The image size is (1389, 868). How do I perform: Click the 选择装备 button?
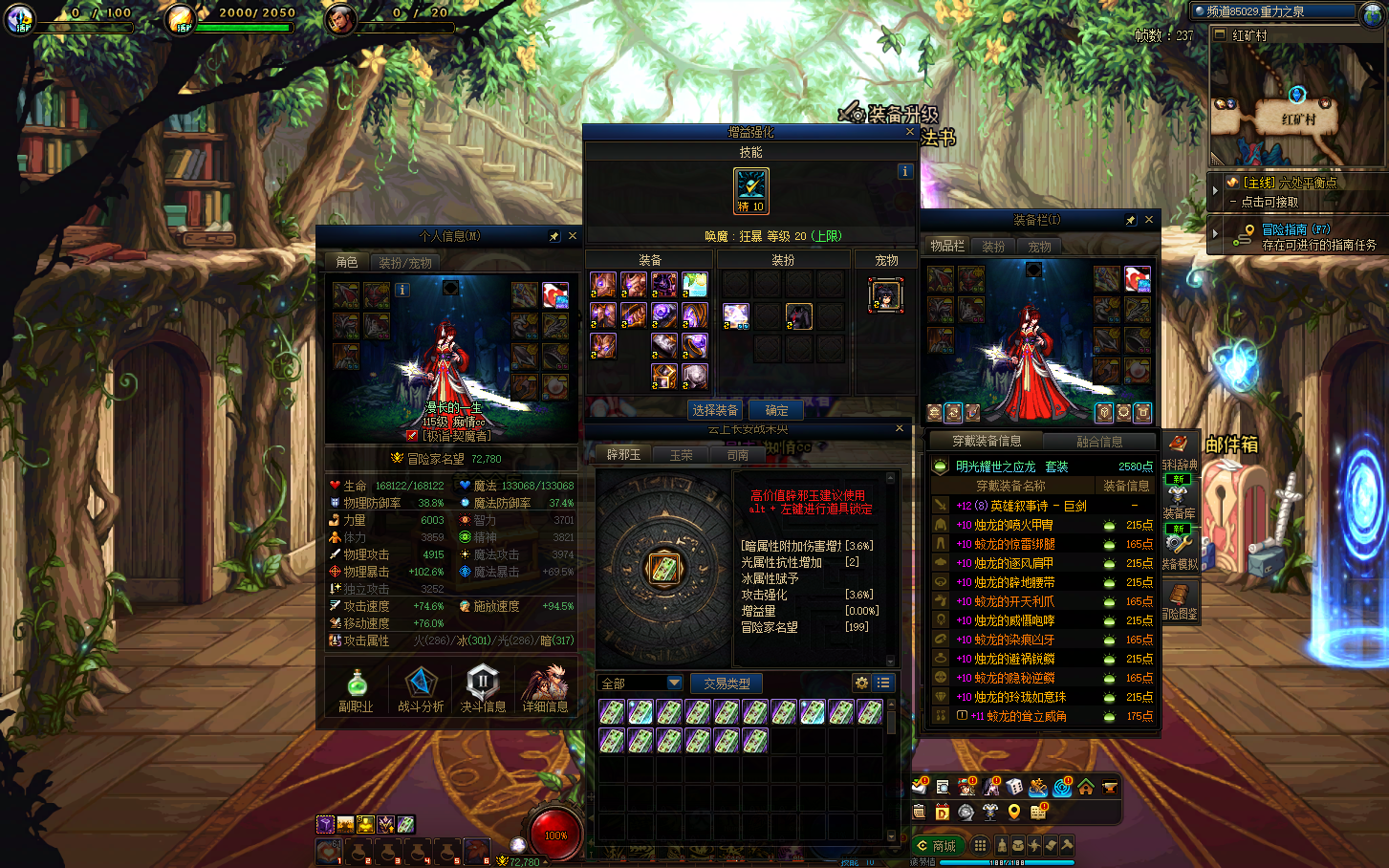(x=715, y=410)
